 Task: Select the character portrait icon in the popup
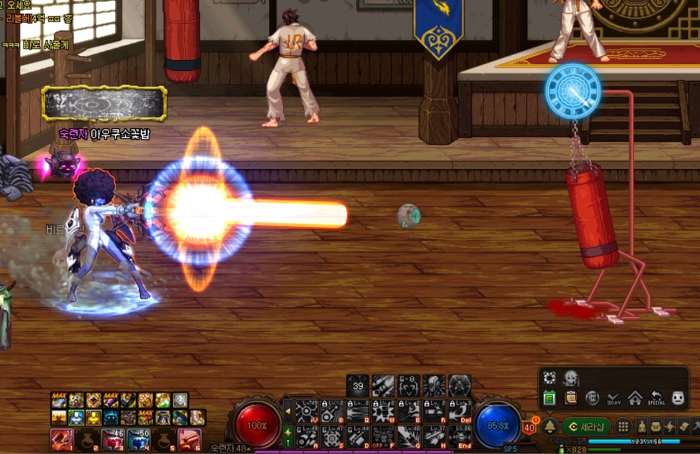(x=570, y=378)
